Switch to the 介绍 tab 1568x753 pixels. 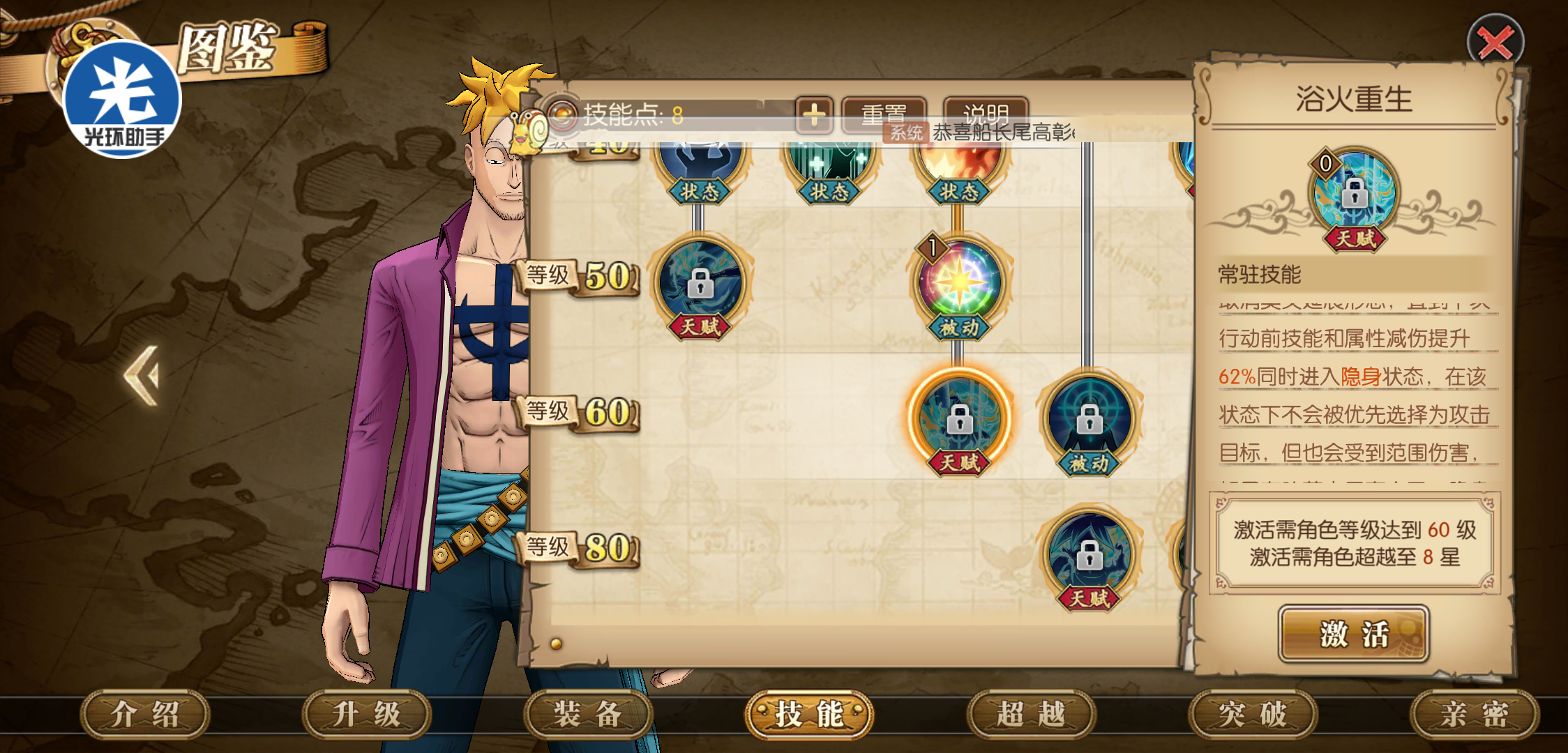point(145,714)
